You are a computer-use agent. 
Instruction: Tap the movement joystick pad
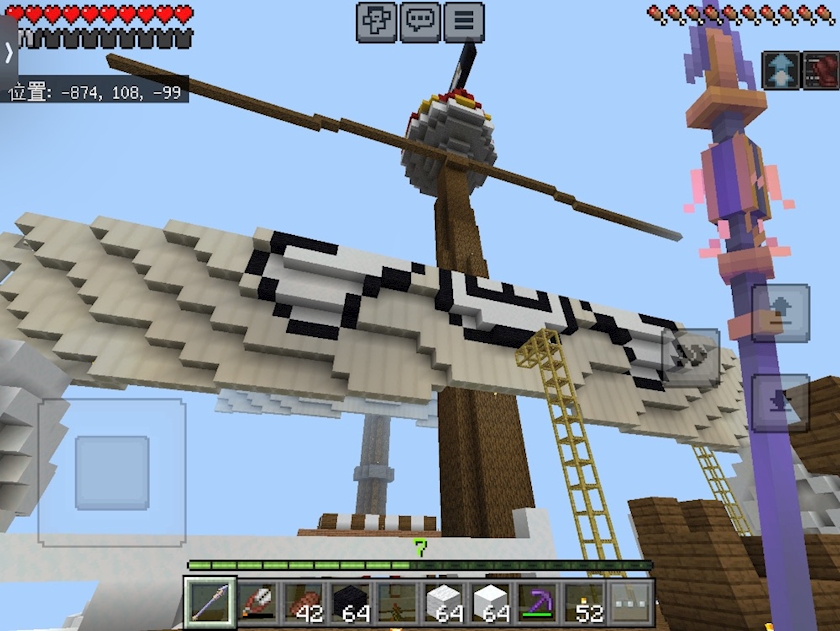point(112,472)
